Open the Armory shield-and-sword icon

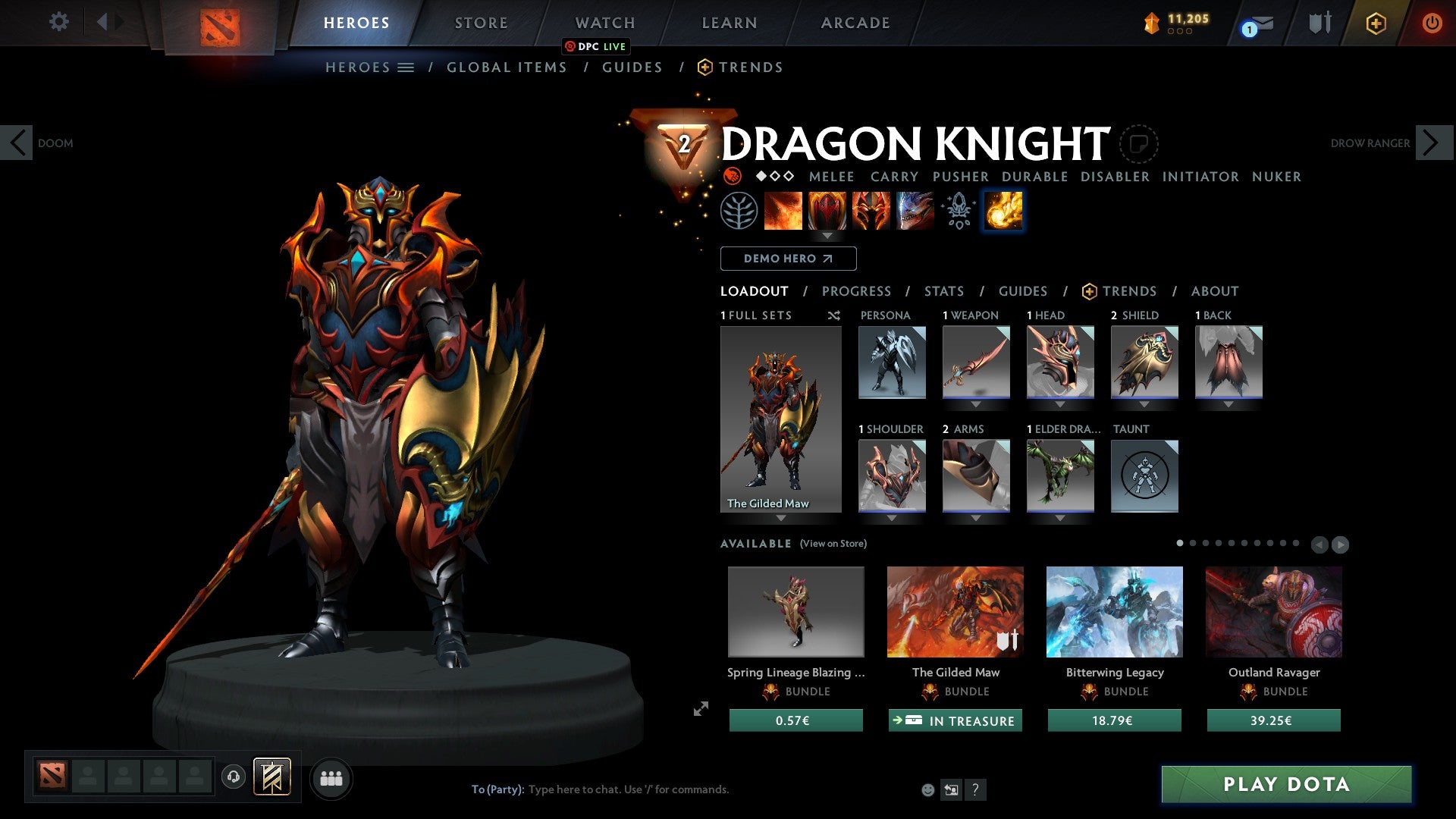pos(1319,23)
